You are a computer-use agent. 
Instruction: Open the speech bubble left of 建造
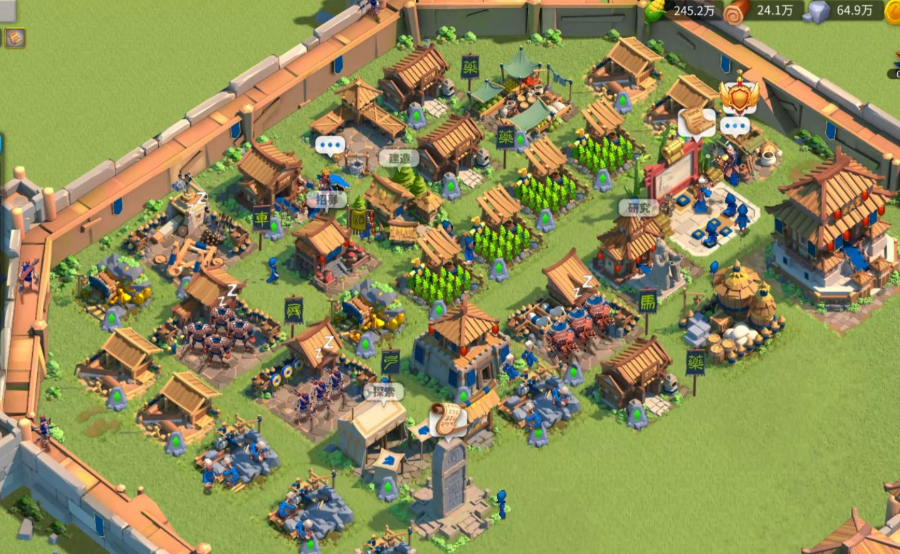(x=329, y=145)
